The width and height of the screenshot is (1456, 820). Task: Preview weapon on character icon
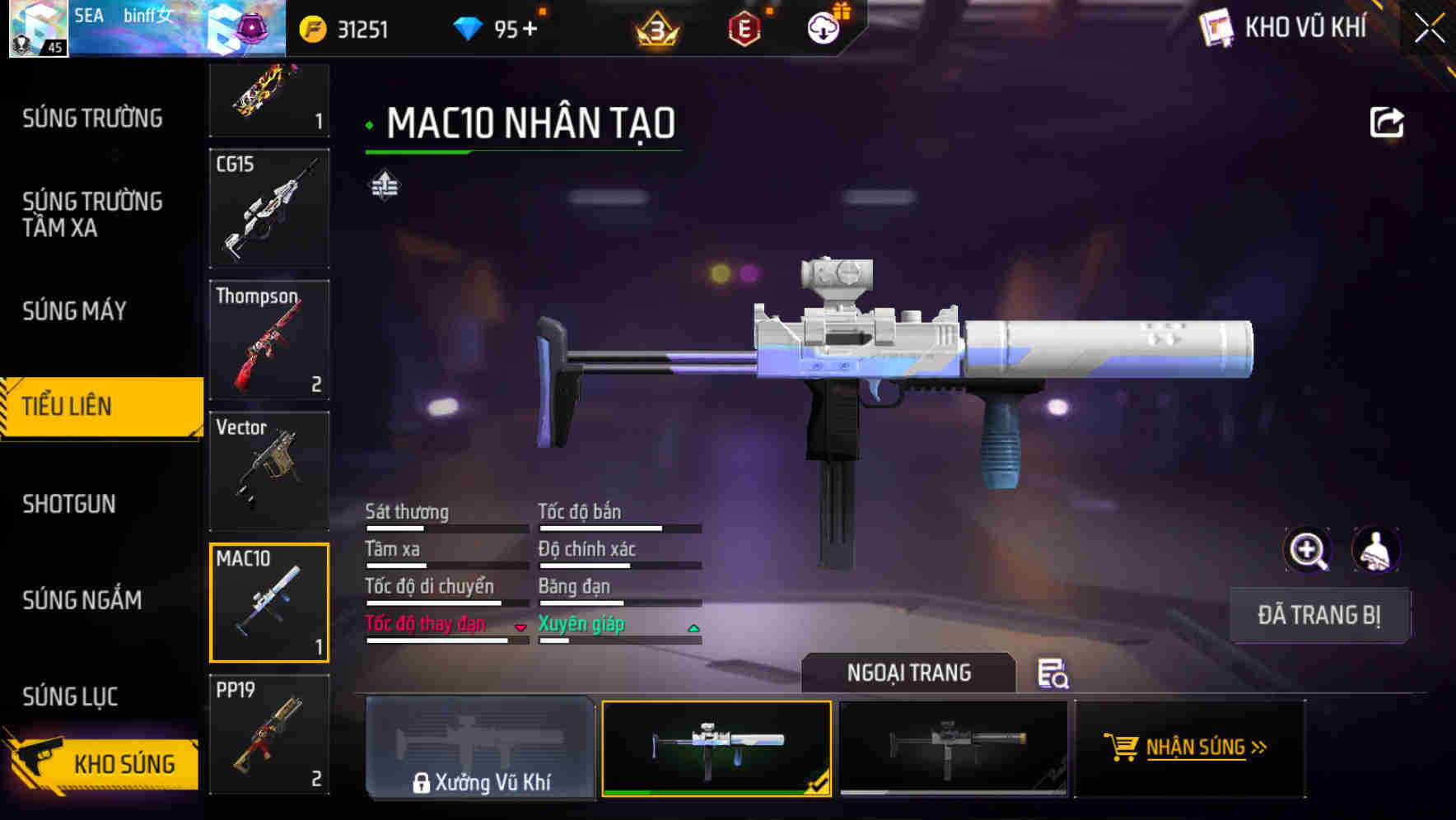tap(1375, 550)
